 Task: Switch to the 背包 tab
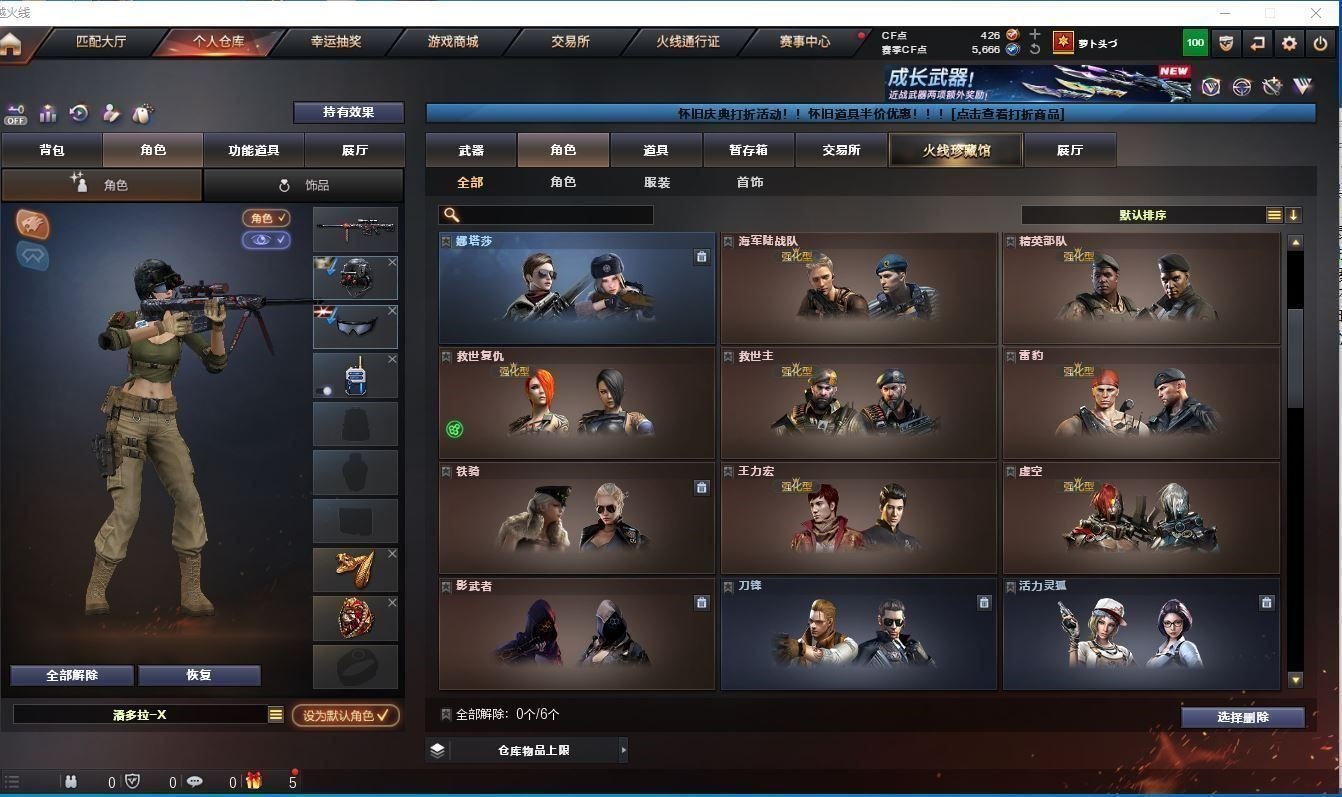52,150
